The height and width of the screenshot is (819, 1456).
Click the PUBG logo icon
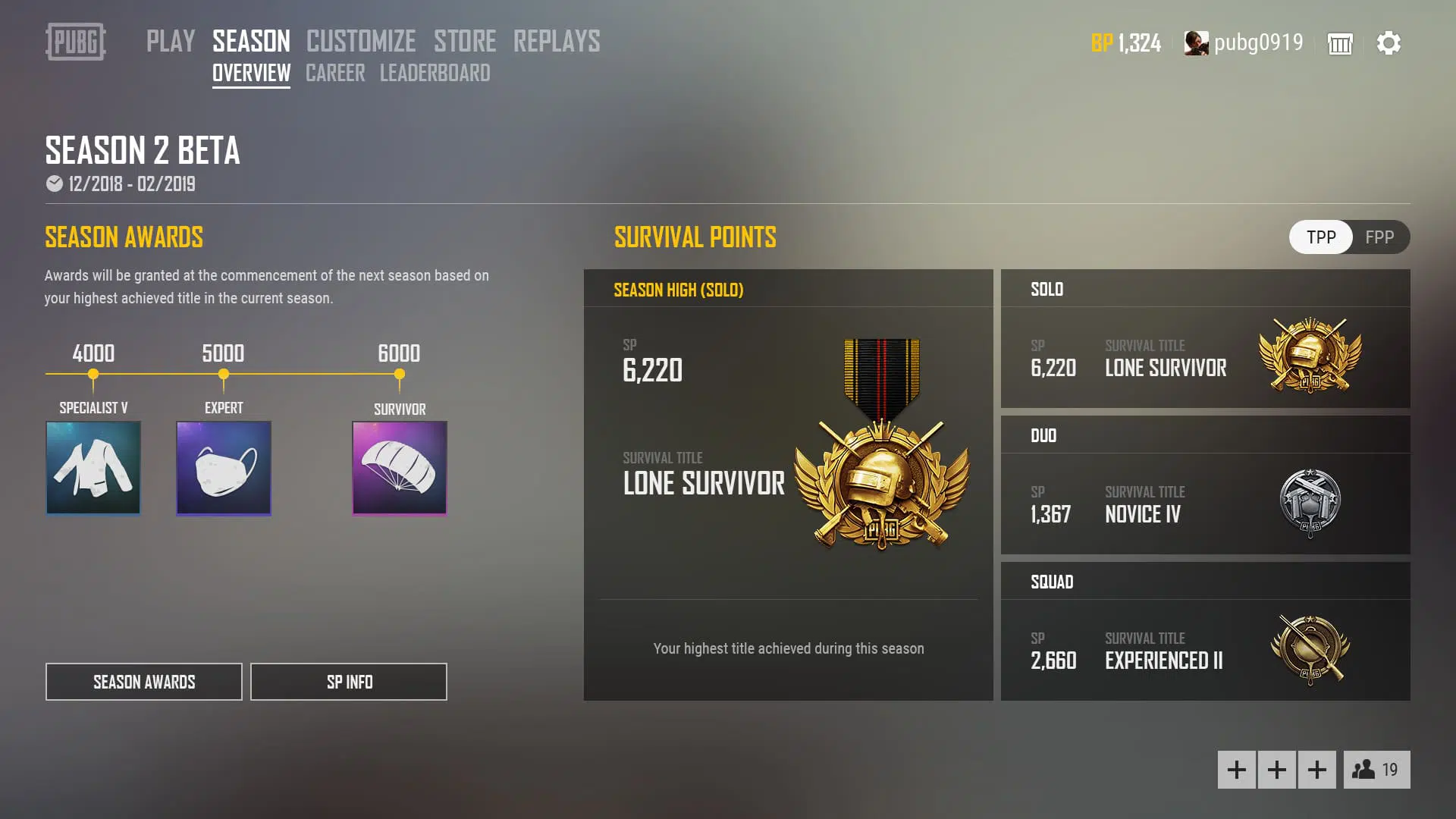[x=74, y=43]
